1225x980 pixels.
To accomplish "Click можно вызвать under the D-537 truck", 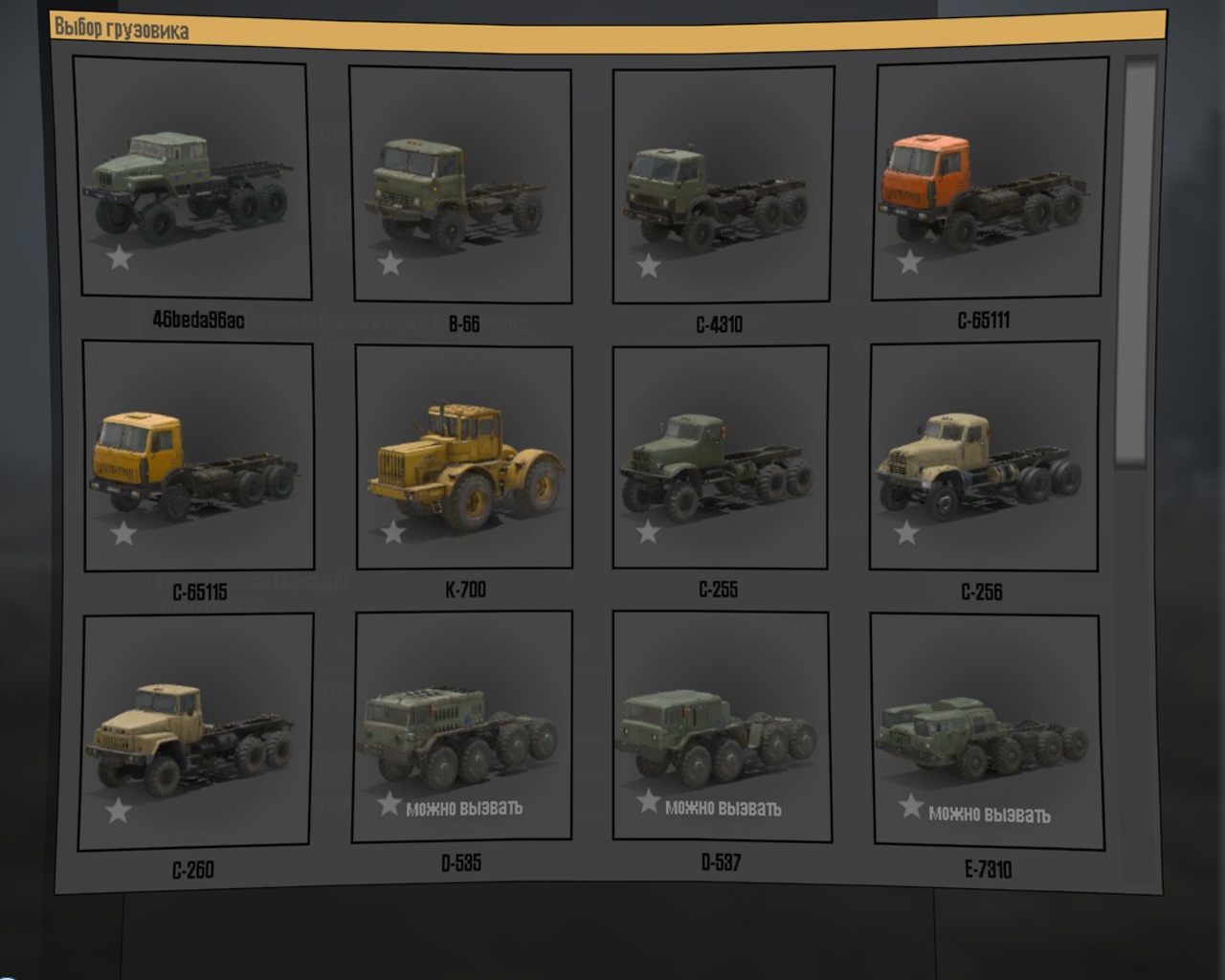I will pos(724,807).
